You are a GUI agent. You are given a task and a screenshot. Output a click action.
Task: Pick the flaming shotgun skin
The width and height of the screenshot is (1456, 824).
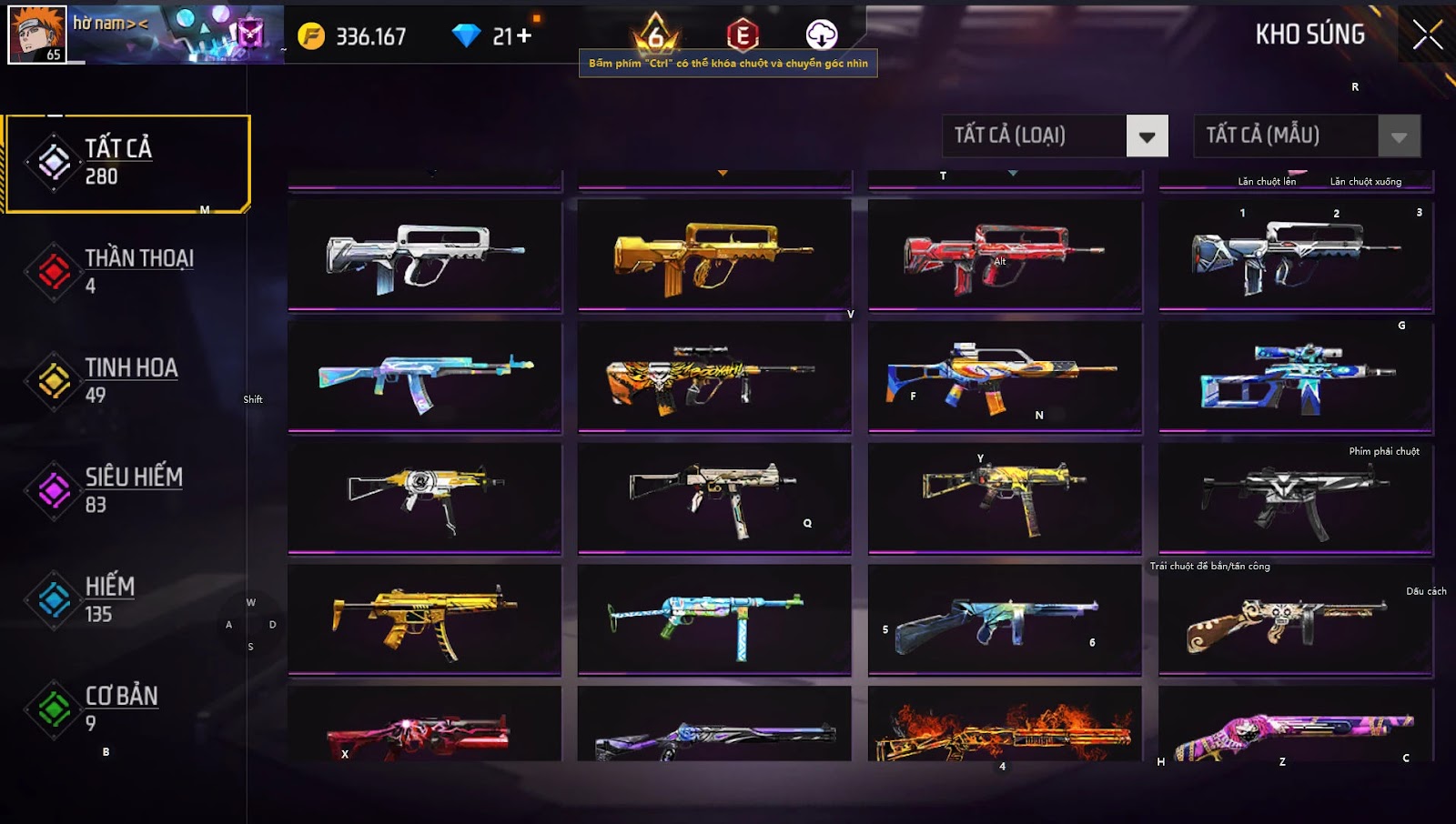coord(1004,726)
